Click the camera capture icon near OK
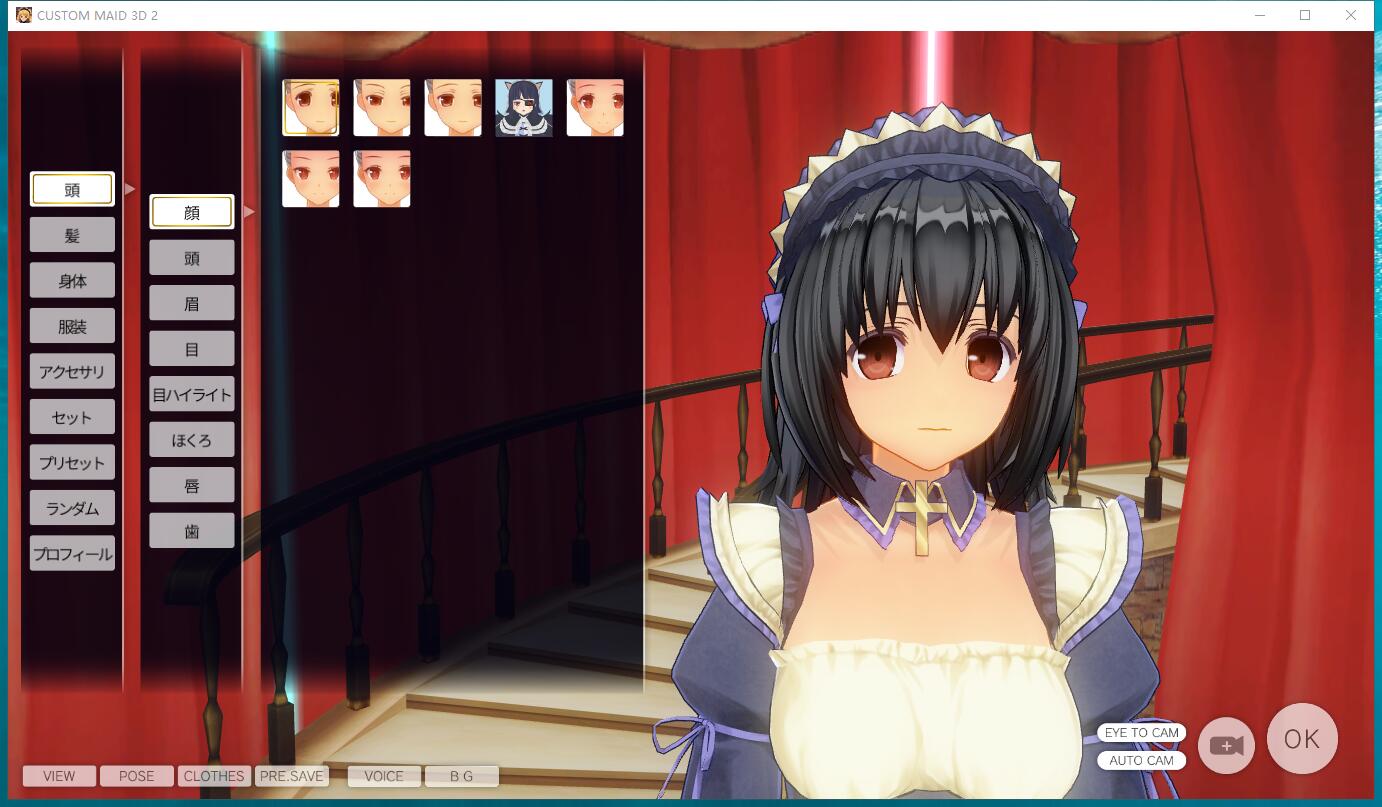The image size is (1382, 807). (1226, 744)
